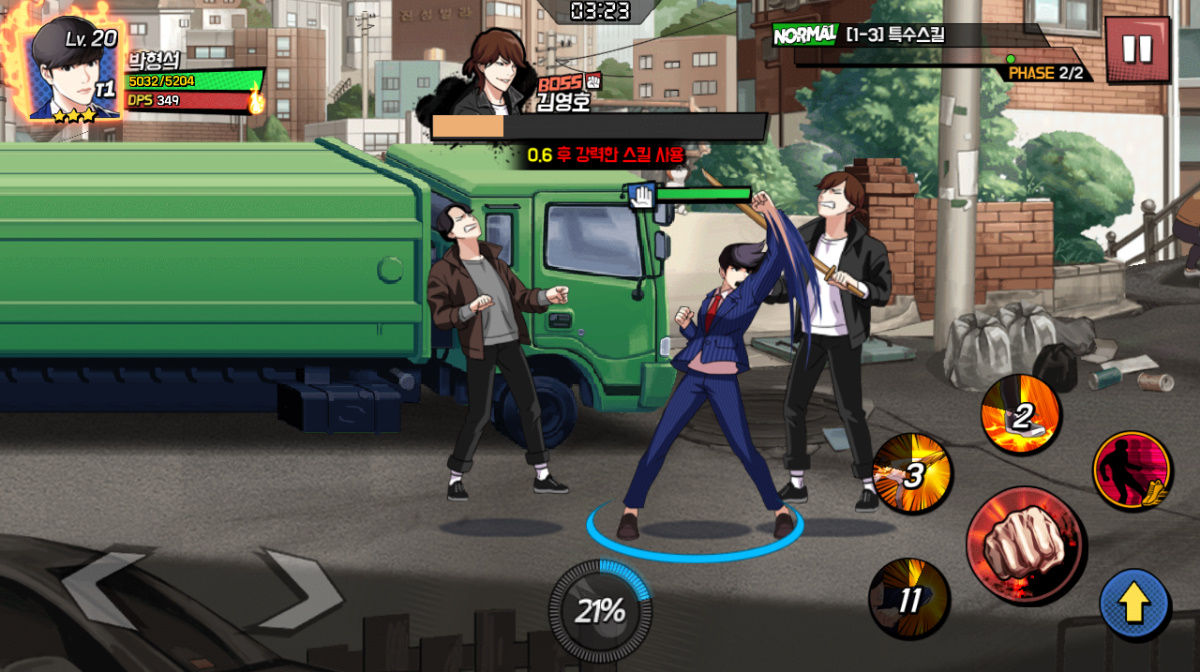The image size is (1200, 672).
Task: Trigger the flying kick skill showing cooldown 3
Action: click(x=911, y=474)
